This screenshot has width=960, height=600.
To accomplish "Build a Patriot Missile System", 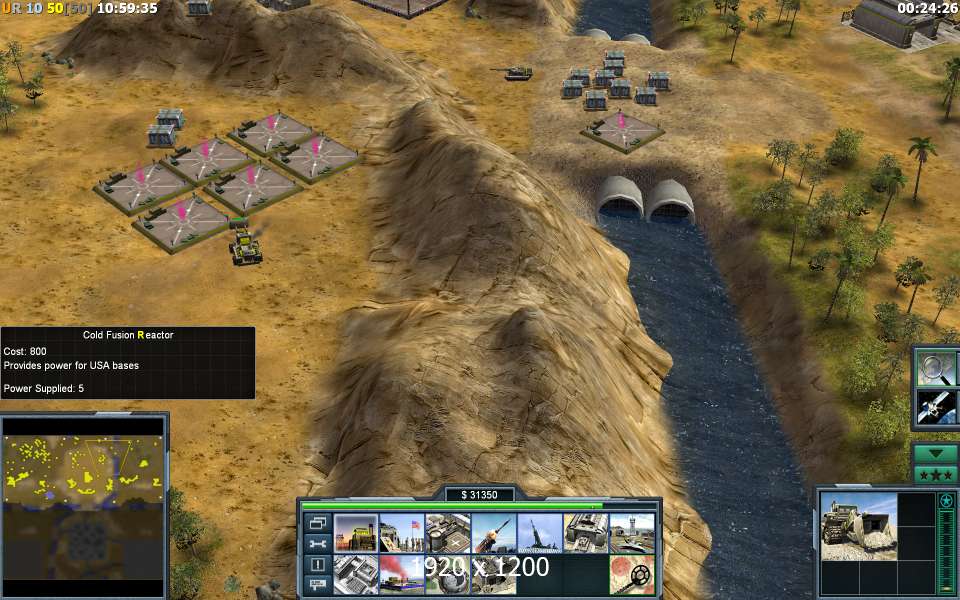I will click(494, 533).
